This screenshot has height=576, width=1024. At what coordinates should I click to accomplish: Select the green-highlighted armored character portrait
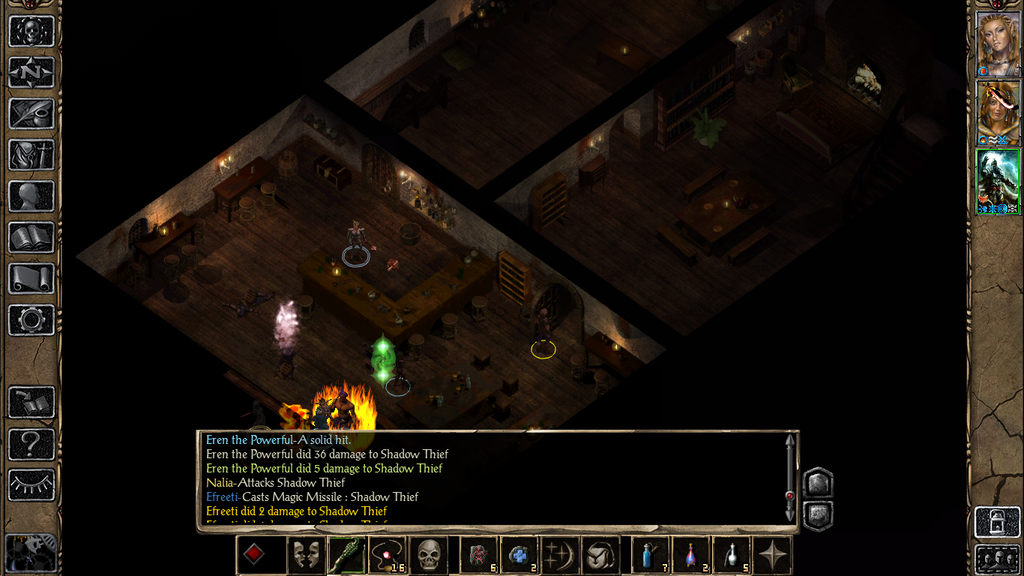click(997, 181)
